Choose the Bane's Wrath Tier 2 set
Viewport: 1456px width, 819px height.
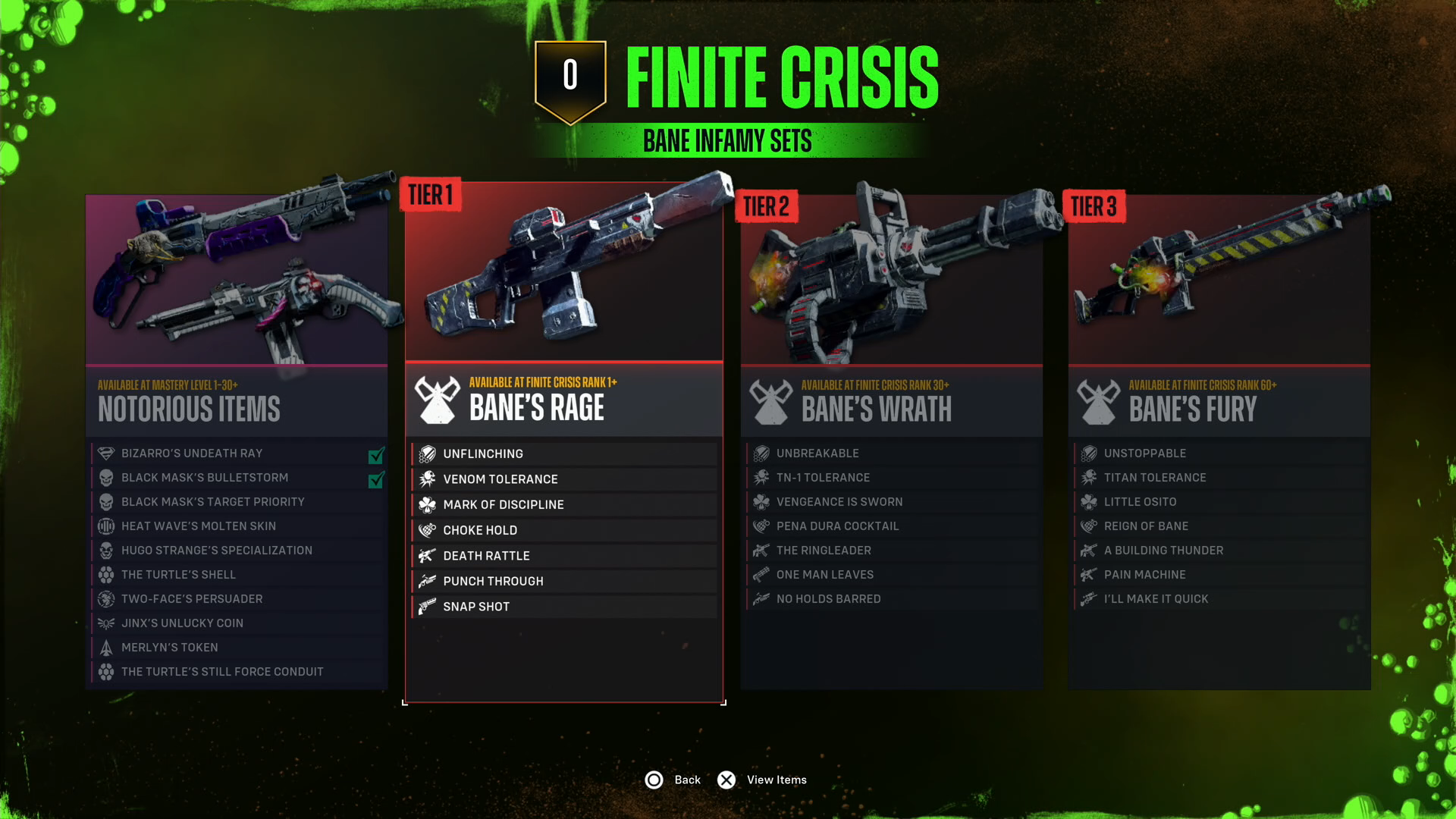[891, 402]
